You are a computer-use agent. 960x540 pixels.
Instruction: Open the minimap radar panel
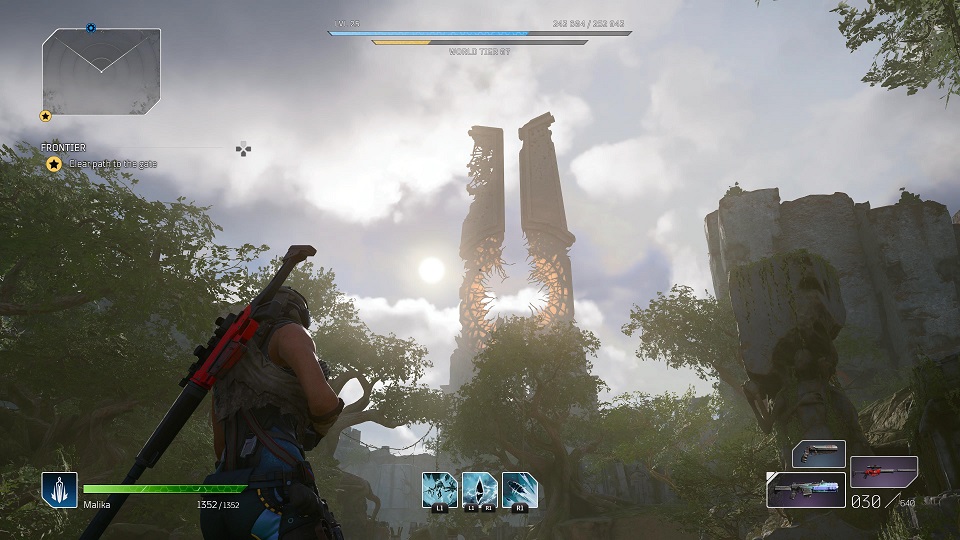[x=101, y=71]
